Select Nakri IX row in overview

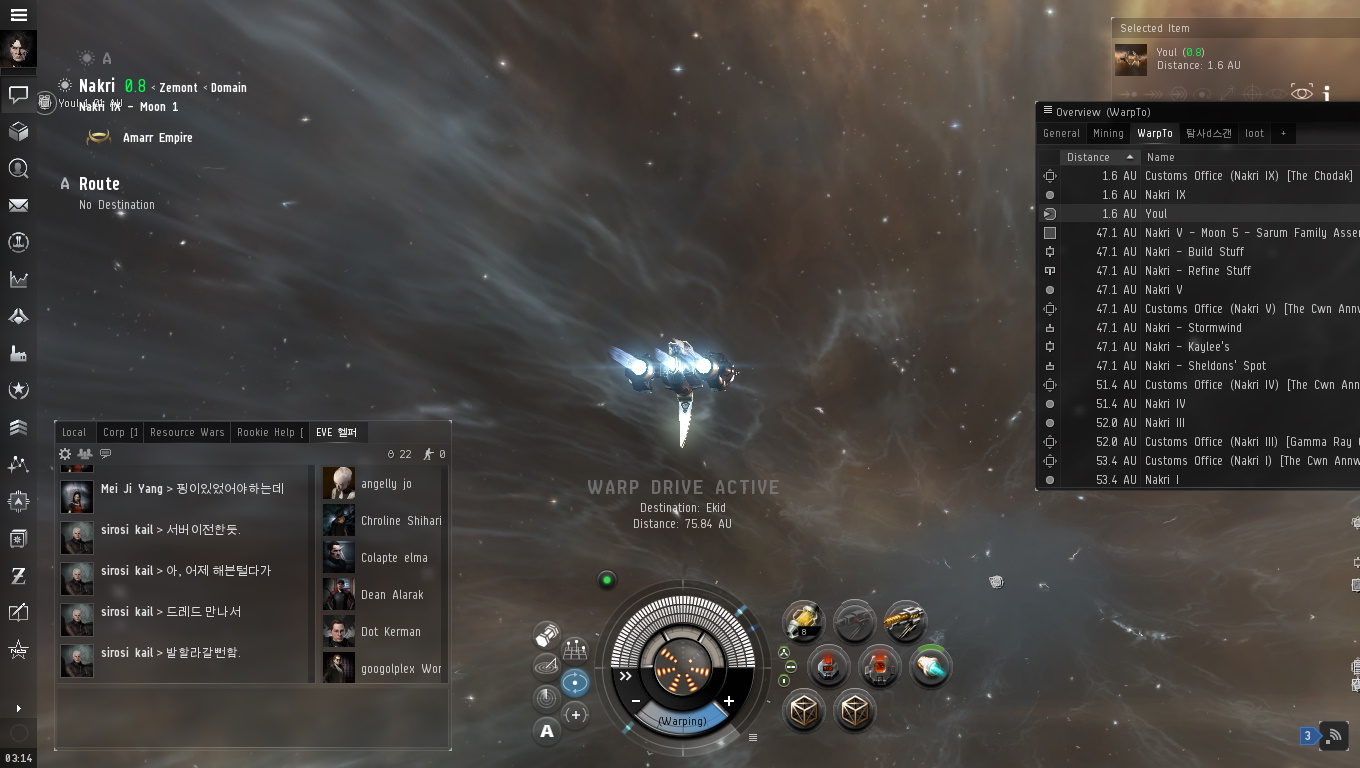point(1165,195)
